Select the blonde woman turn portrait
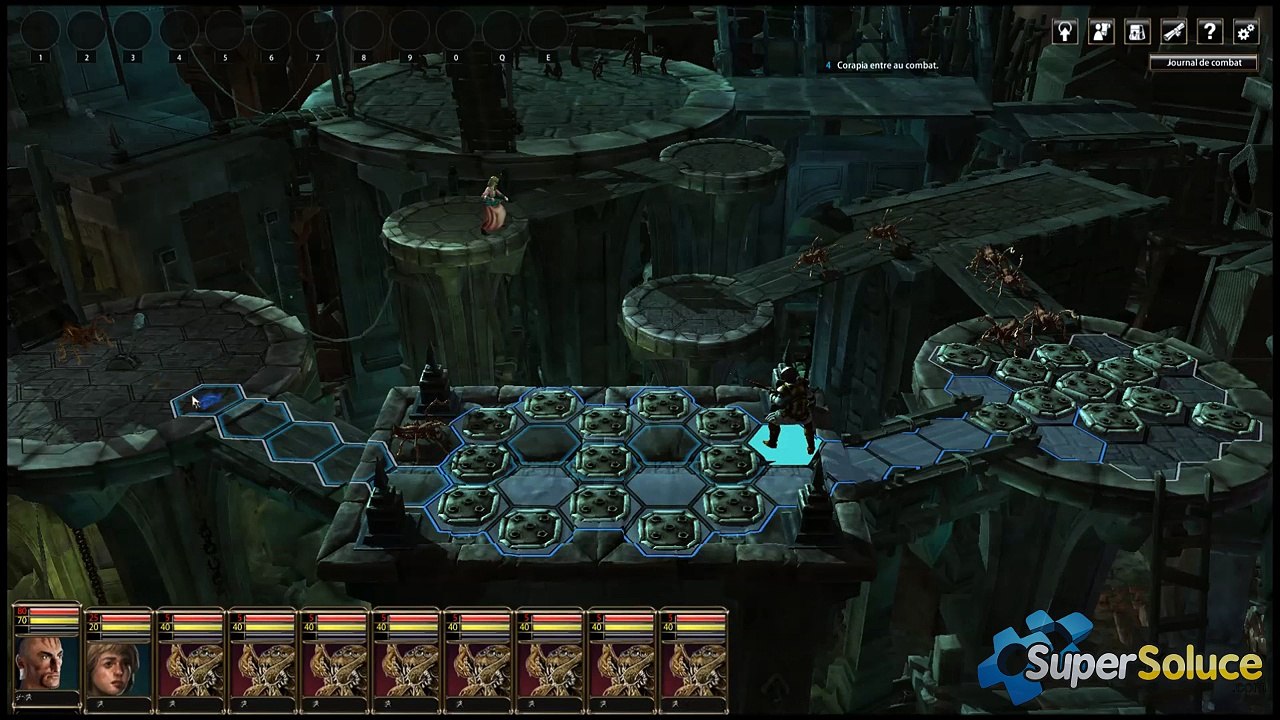This screenshot has width=1280, height=720. [x=118, y=668]
